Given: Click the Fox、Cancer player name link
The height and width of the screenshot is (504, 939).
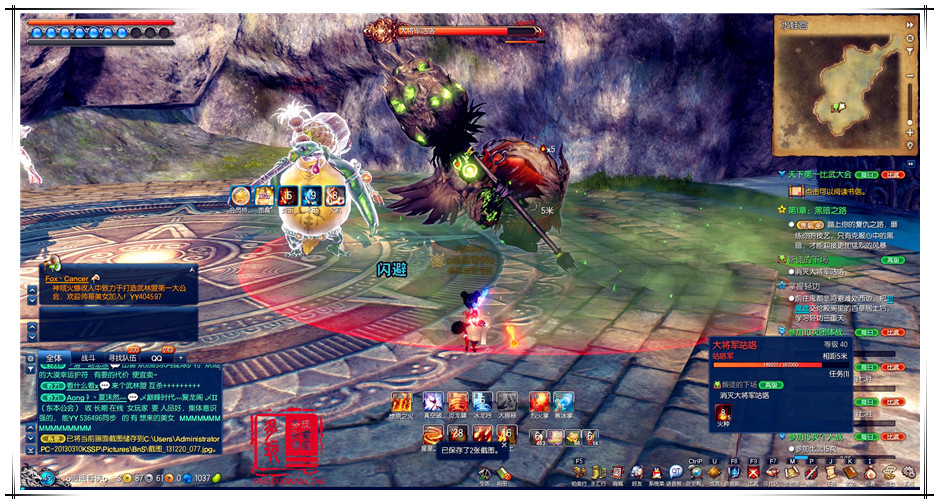Looking at the screenshot, I should [x=67, y=278].
